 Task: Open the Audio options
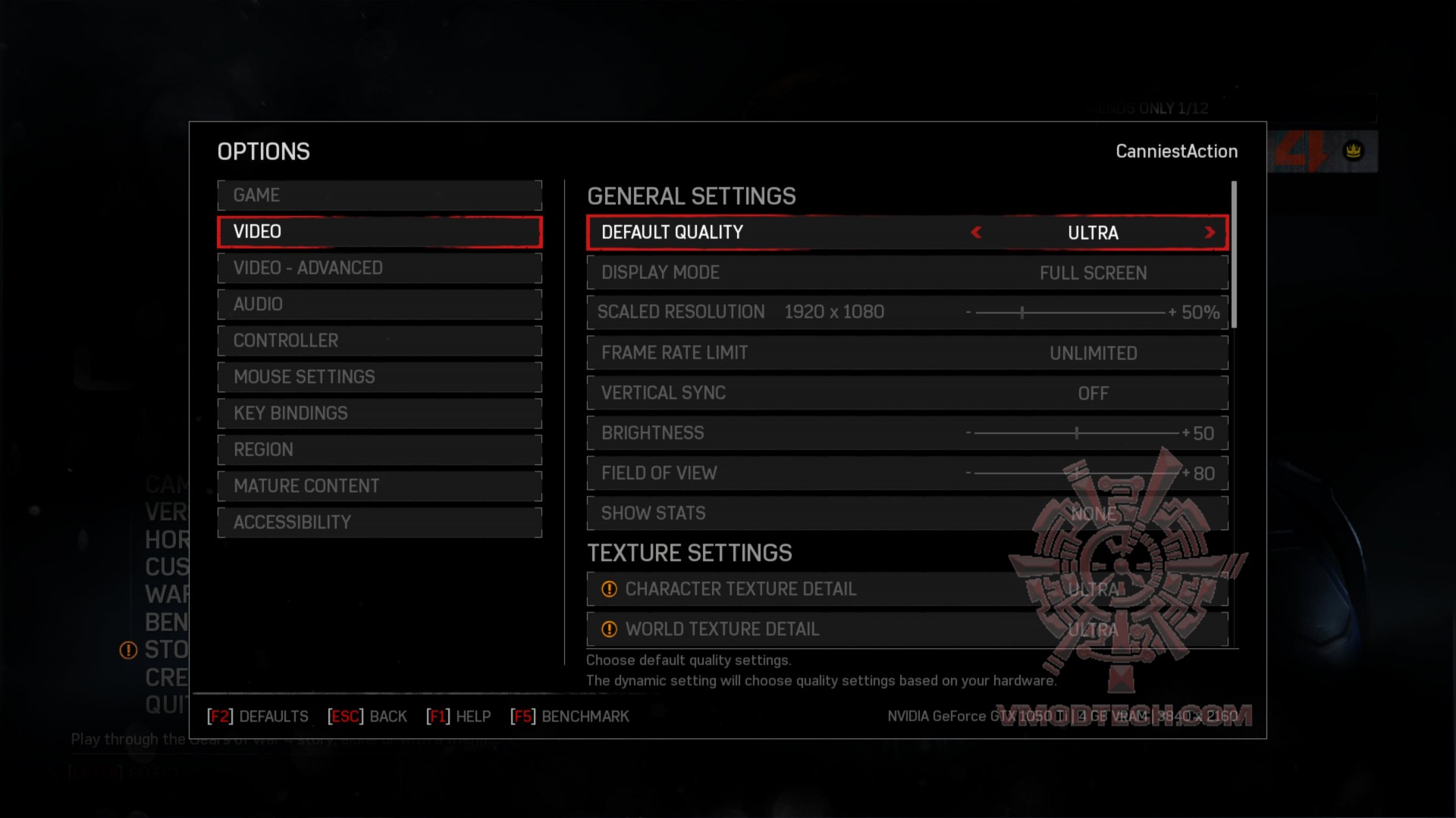[x=379, y=305]
